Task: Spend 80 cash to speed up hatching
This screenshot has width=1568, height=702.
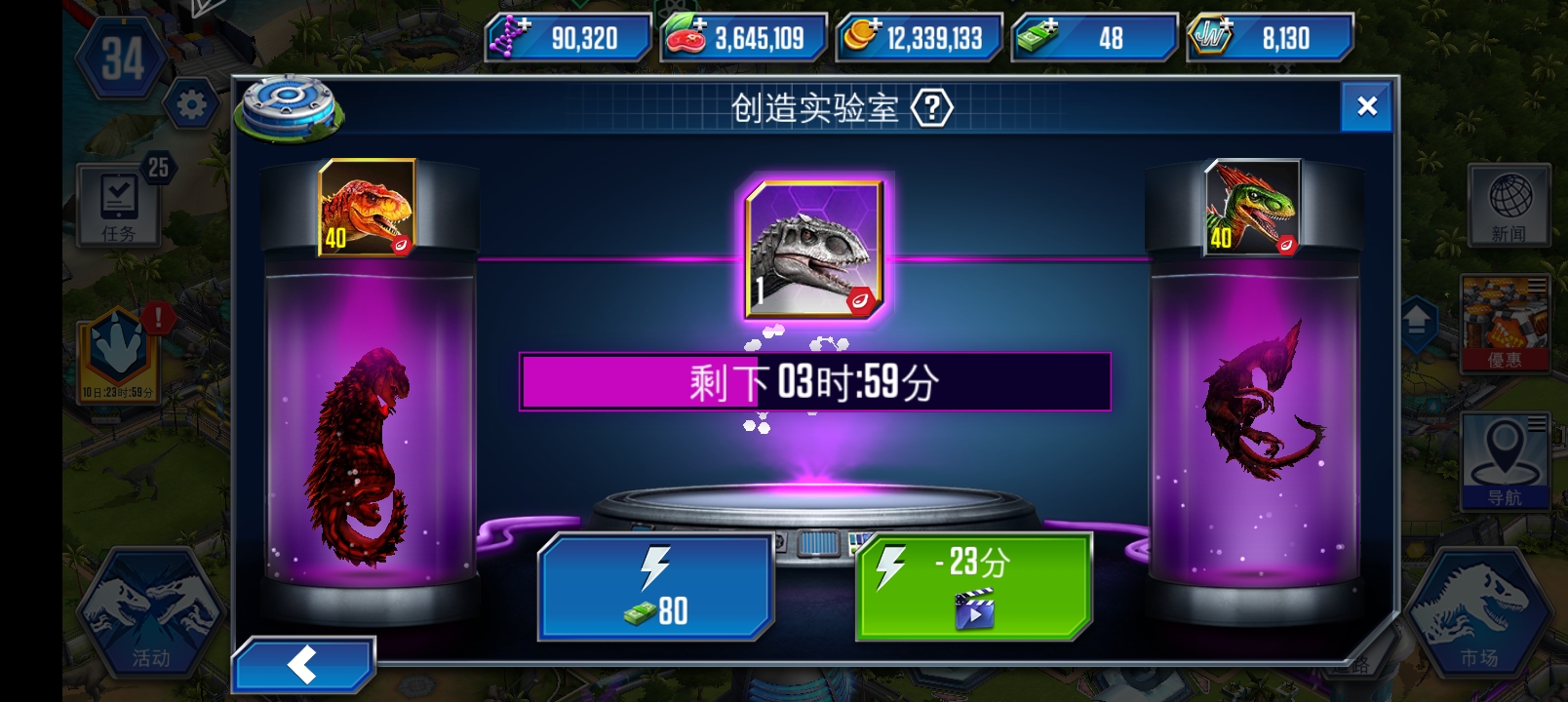Action: 655,586
